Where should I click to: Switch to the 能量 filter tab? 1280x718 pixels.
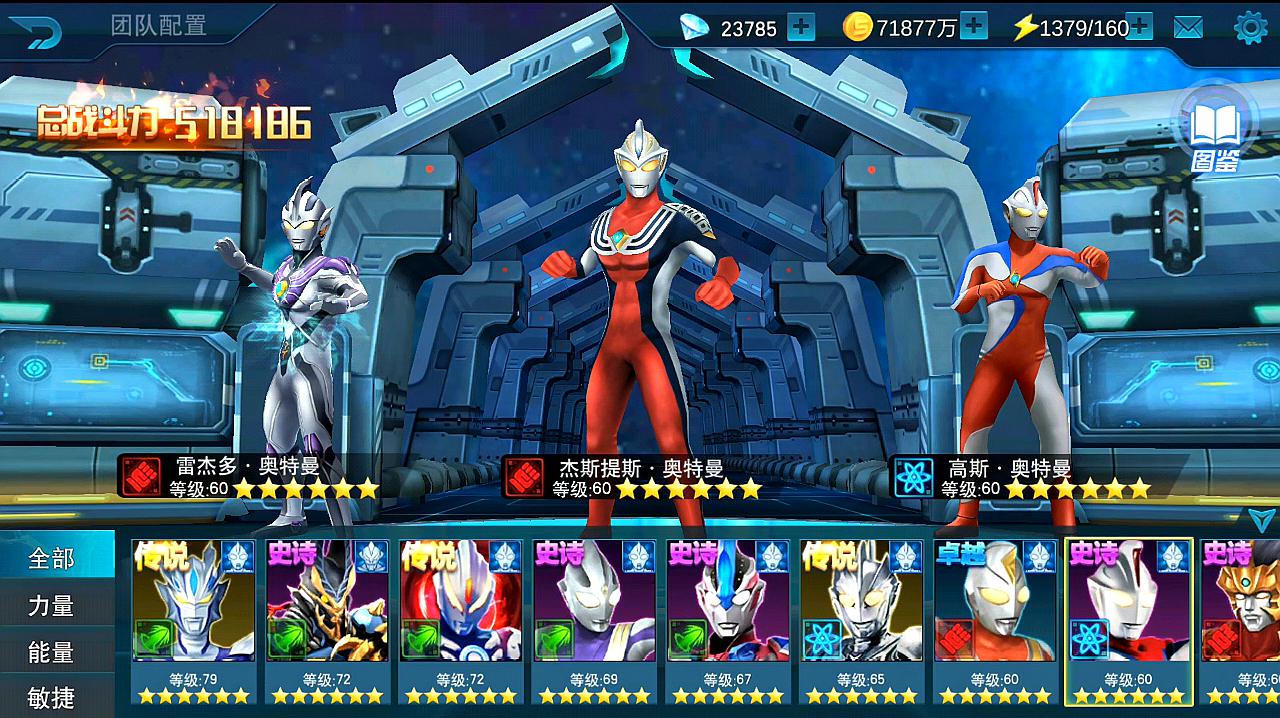[52, 652]
